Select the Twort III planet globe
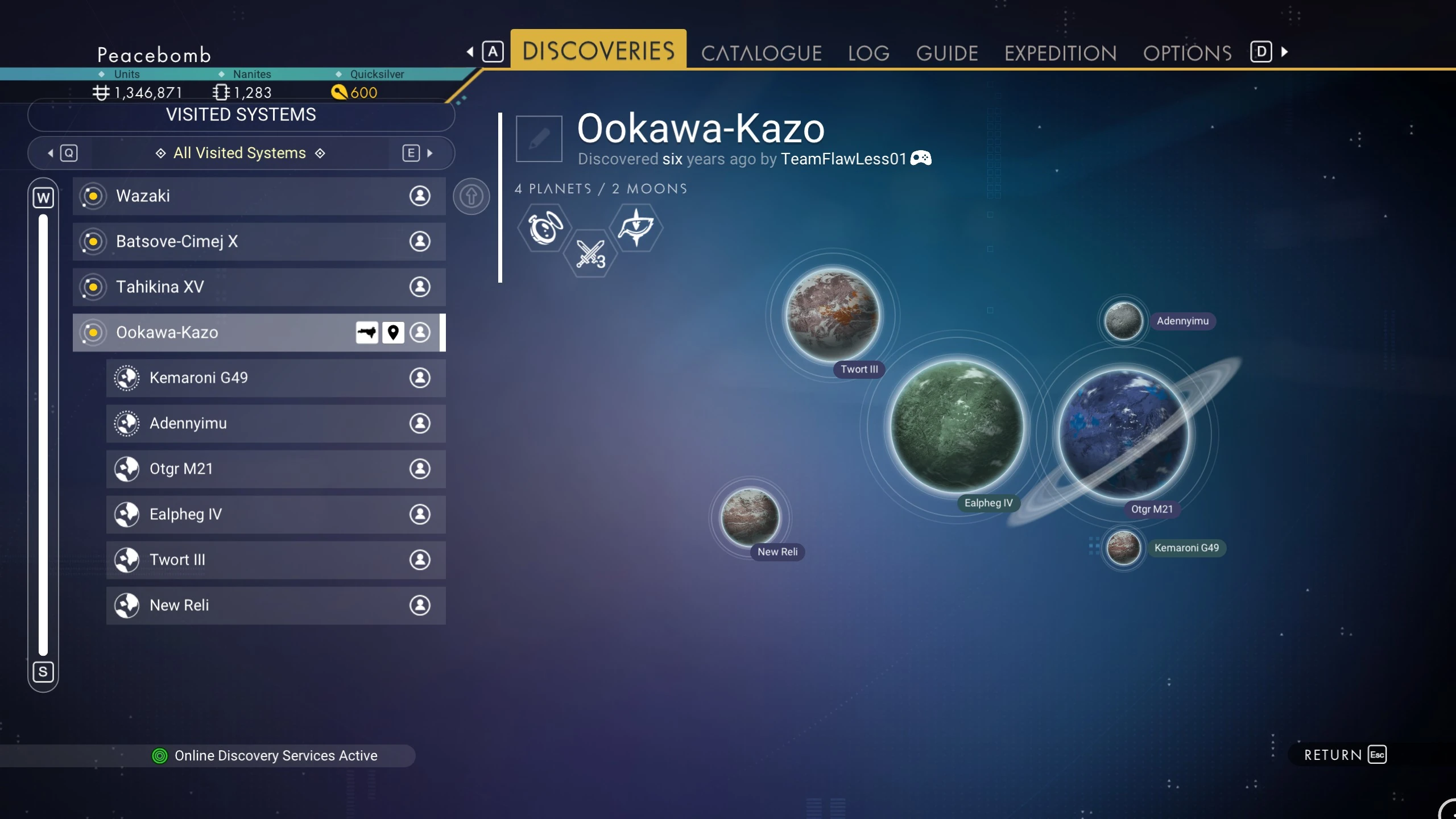The height and width of the screenshot is (819, 1456). tap(832, 315)
